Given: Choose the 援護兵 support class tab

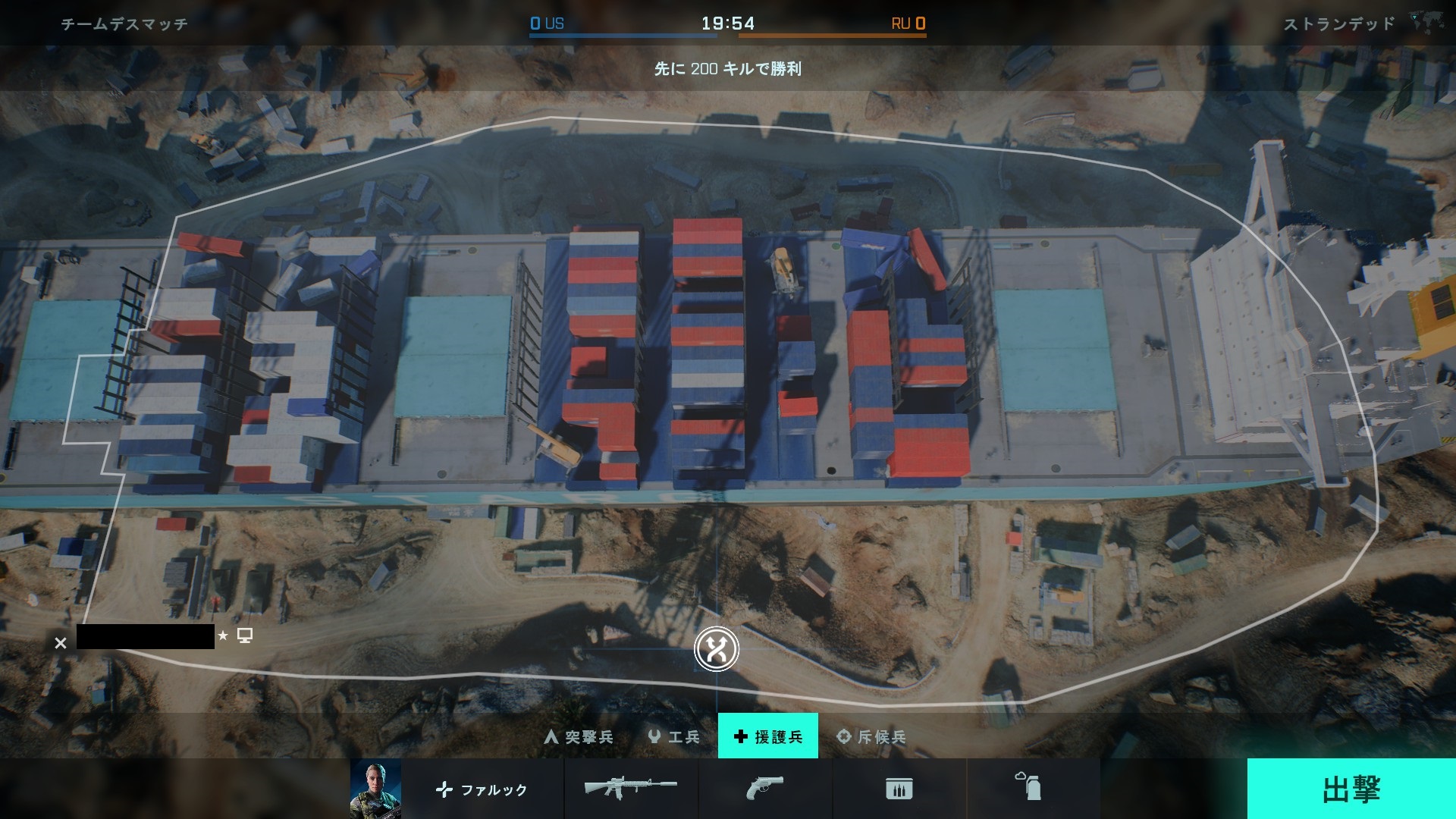Looking at the screenshot, I should coord(767,736).
